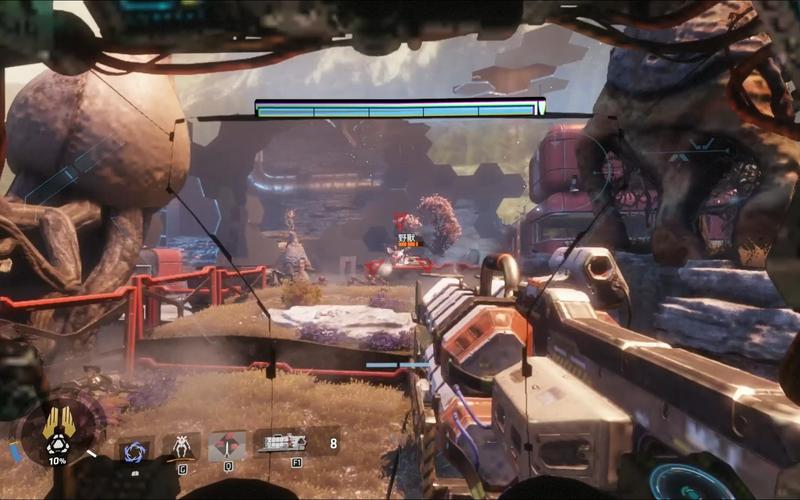This screenshot has height=500, width=800.
Task: Select the white titan figure ability
Action: click(x=182, y=446)
